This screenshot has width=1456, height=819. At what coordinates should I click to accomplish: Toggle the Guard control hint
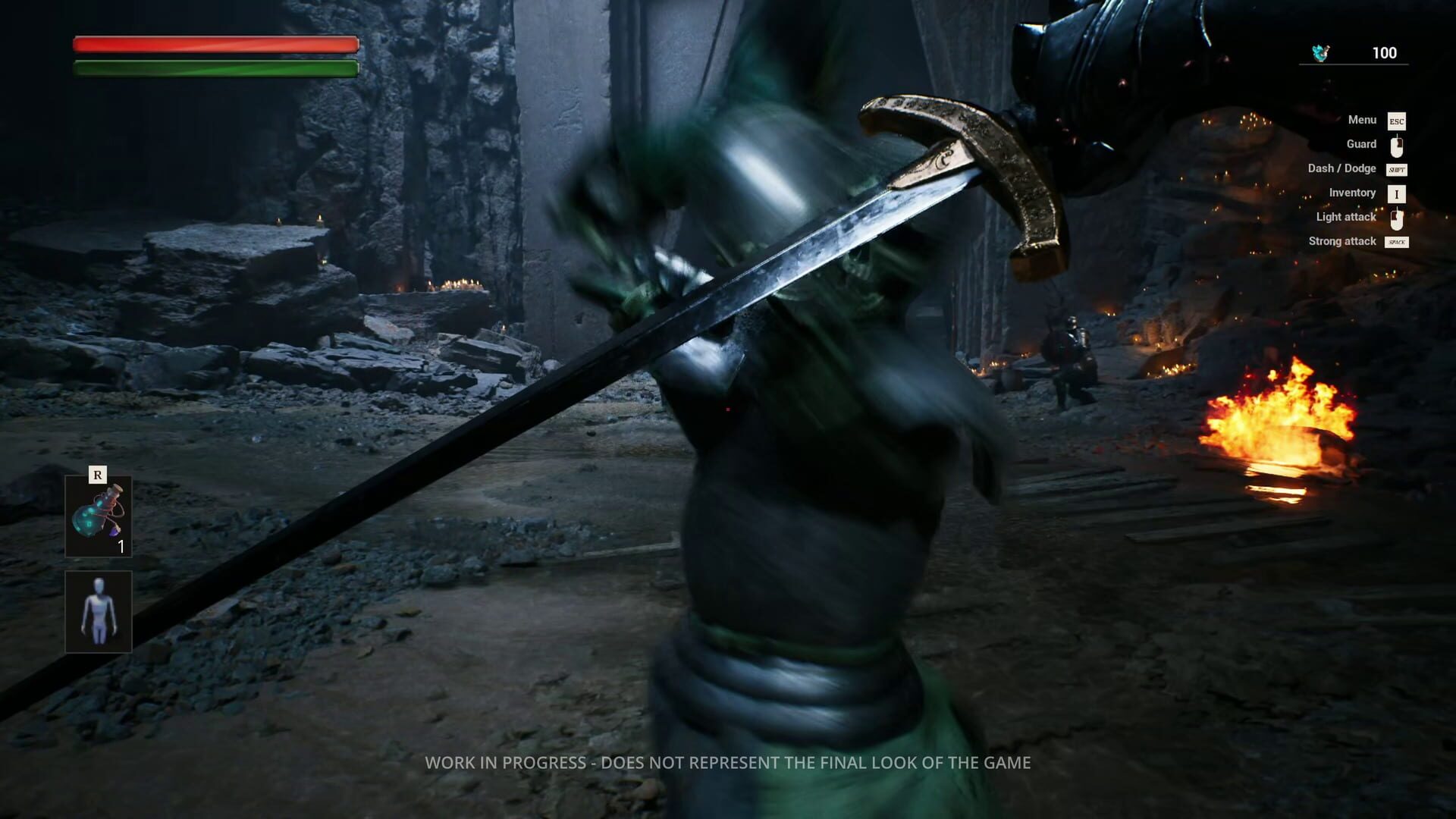[1361, 144]
